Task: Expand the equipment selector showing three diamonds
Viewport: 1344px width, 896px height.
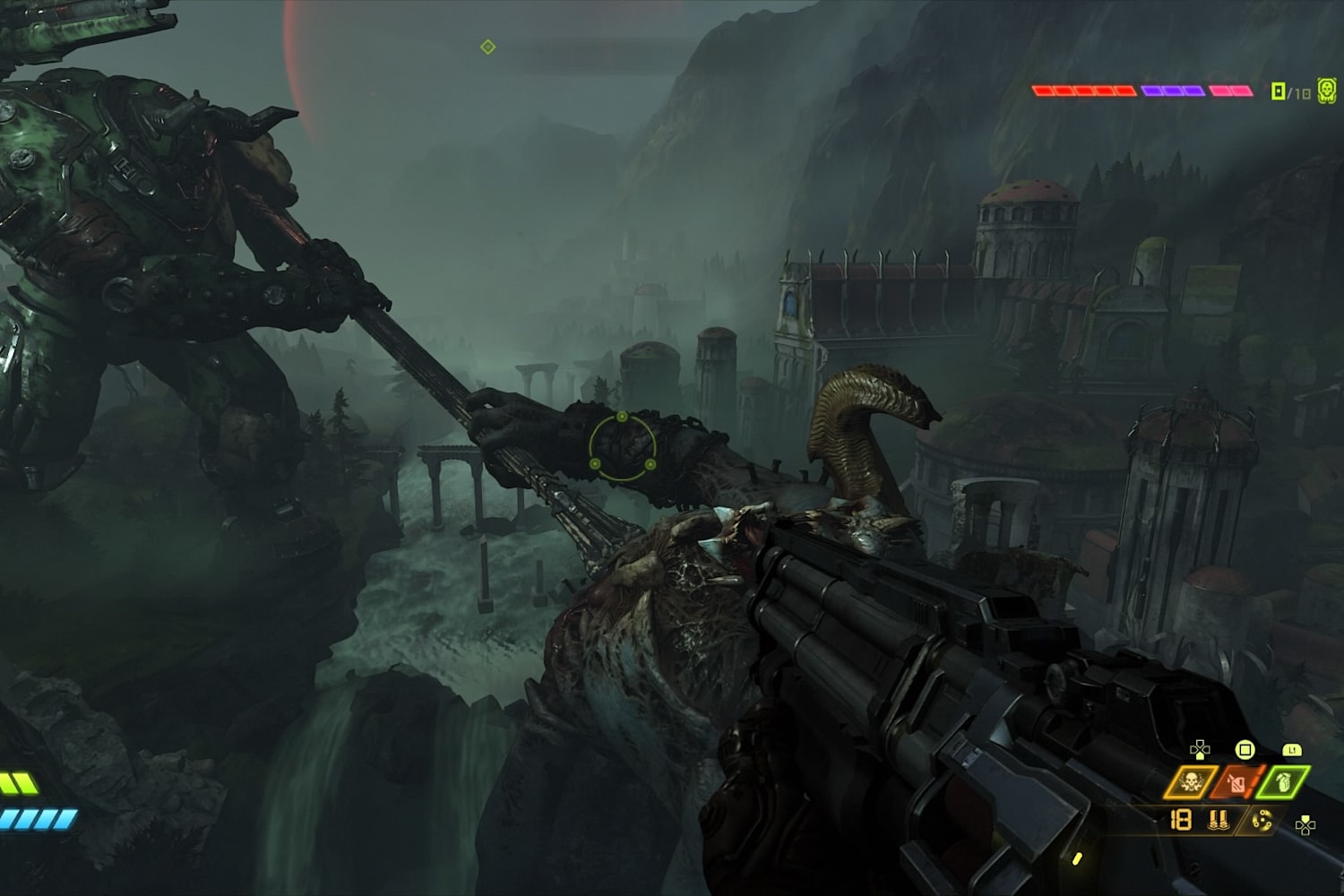Action: [1235, 781]
